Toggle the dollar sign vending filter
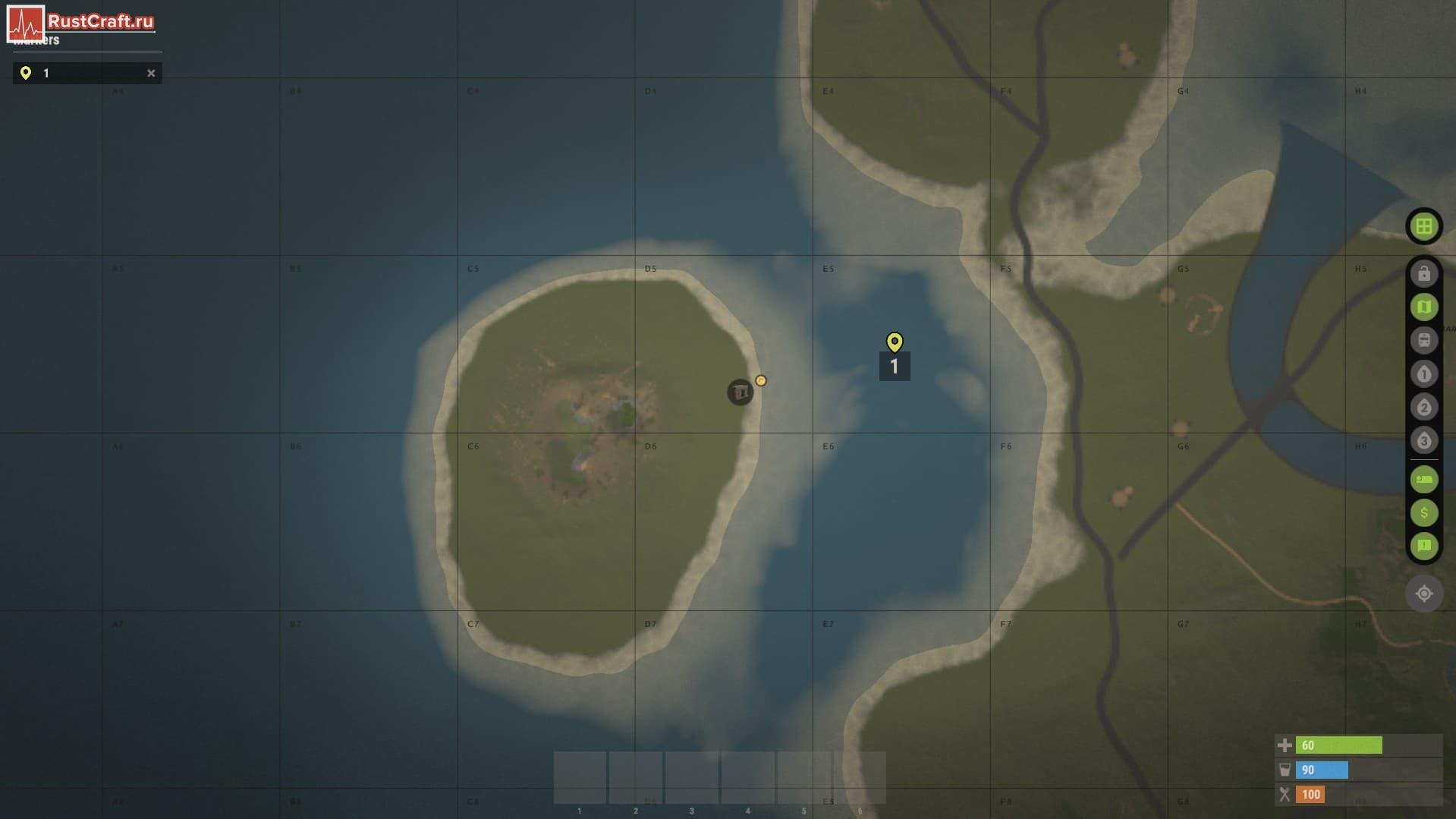 pos(1423,513)
